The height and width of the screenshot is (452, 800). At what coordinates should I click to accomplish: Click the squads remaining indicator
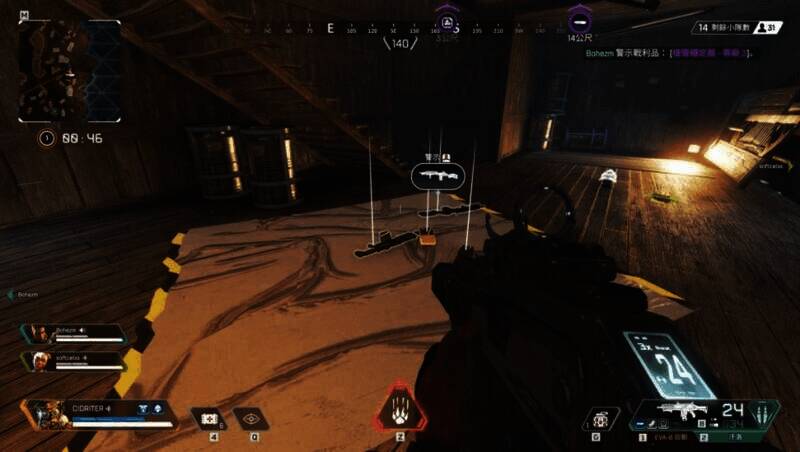pyautogui.click(x=740, y=28)
